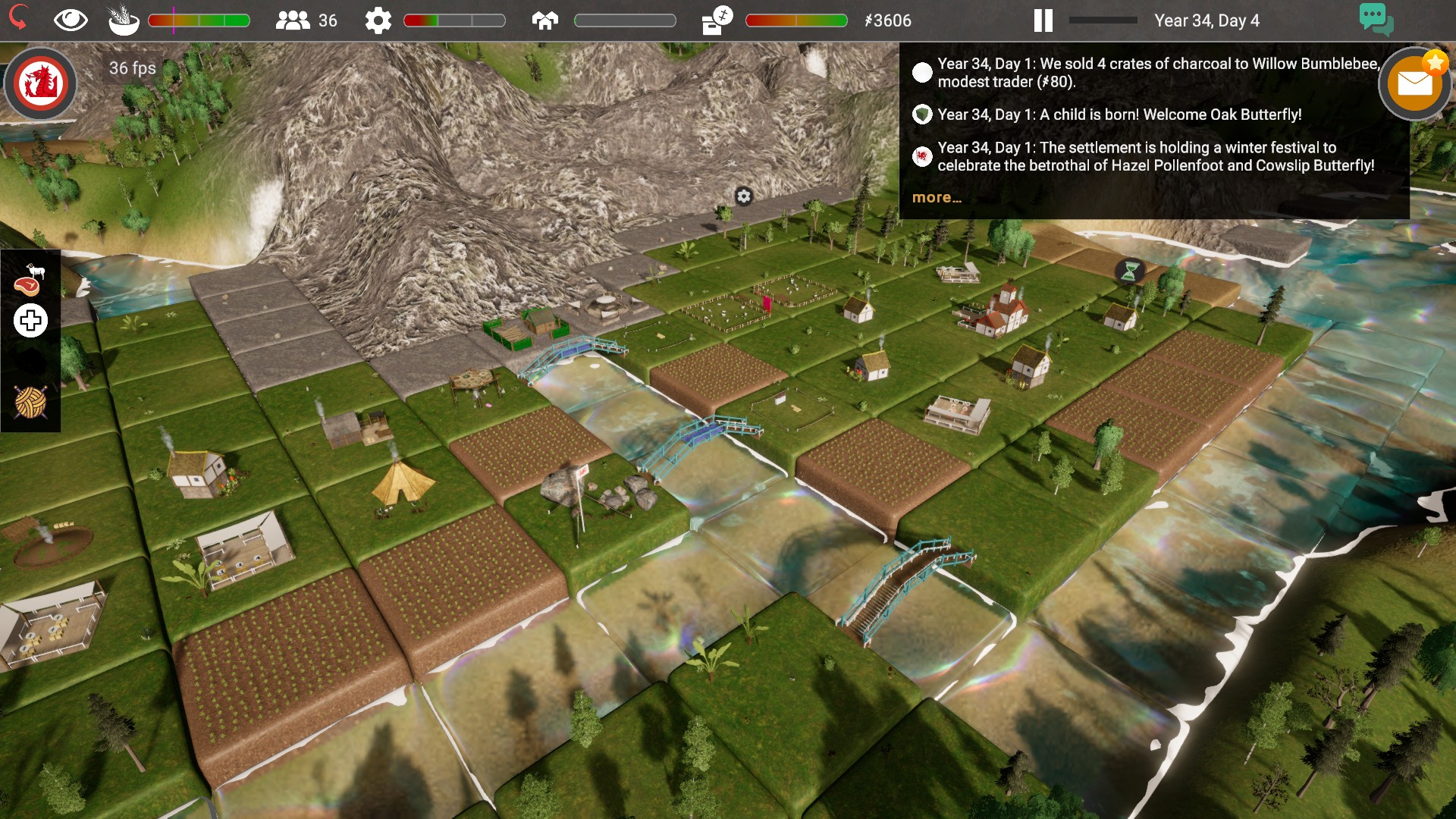Open the winter festival betrothal message
Viewport: 1456px width, 819px height.
(1155, 156)
